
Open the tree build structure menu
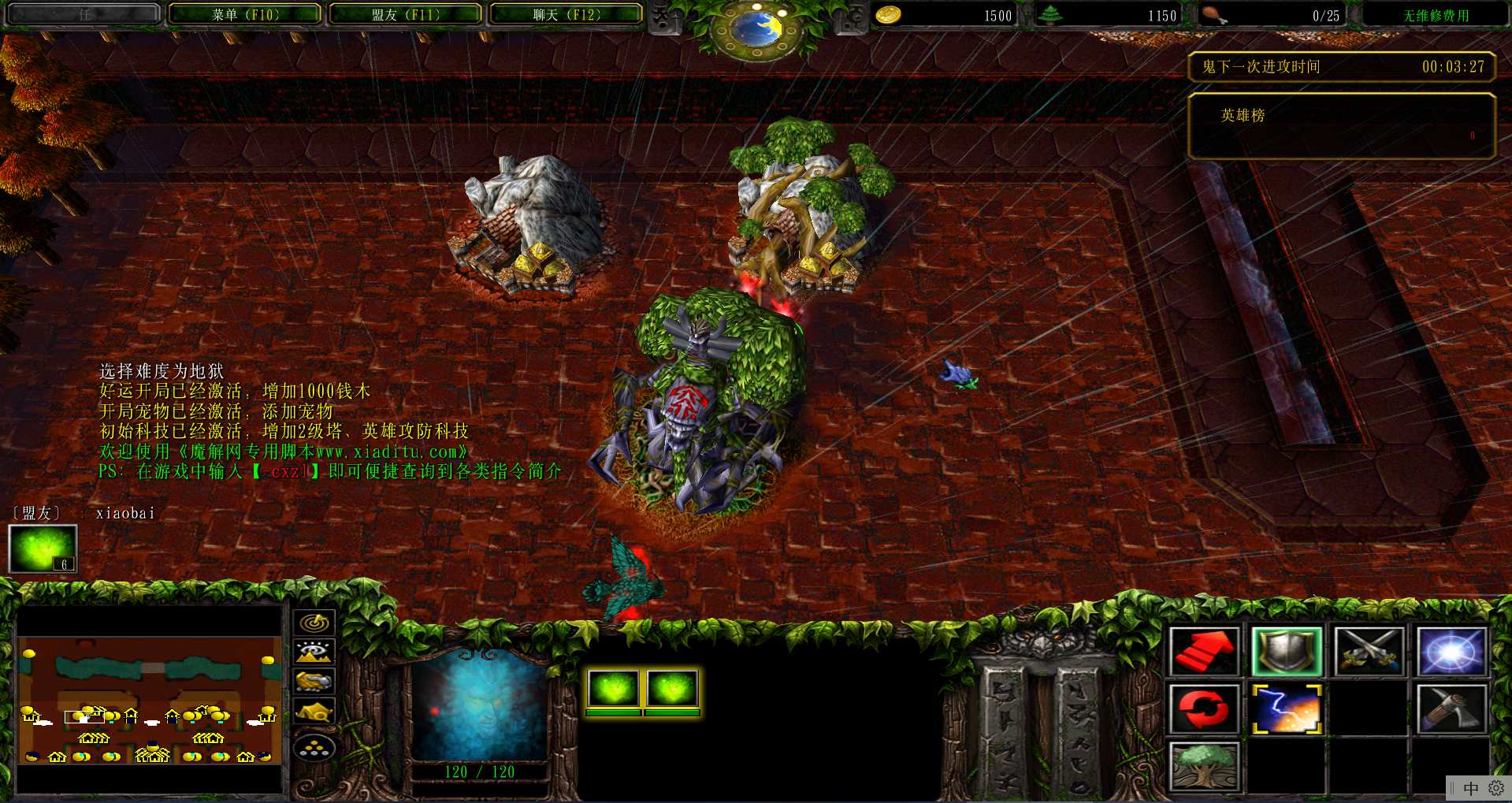[1204, 765]
